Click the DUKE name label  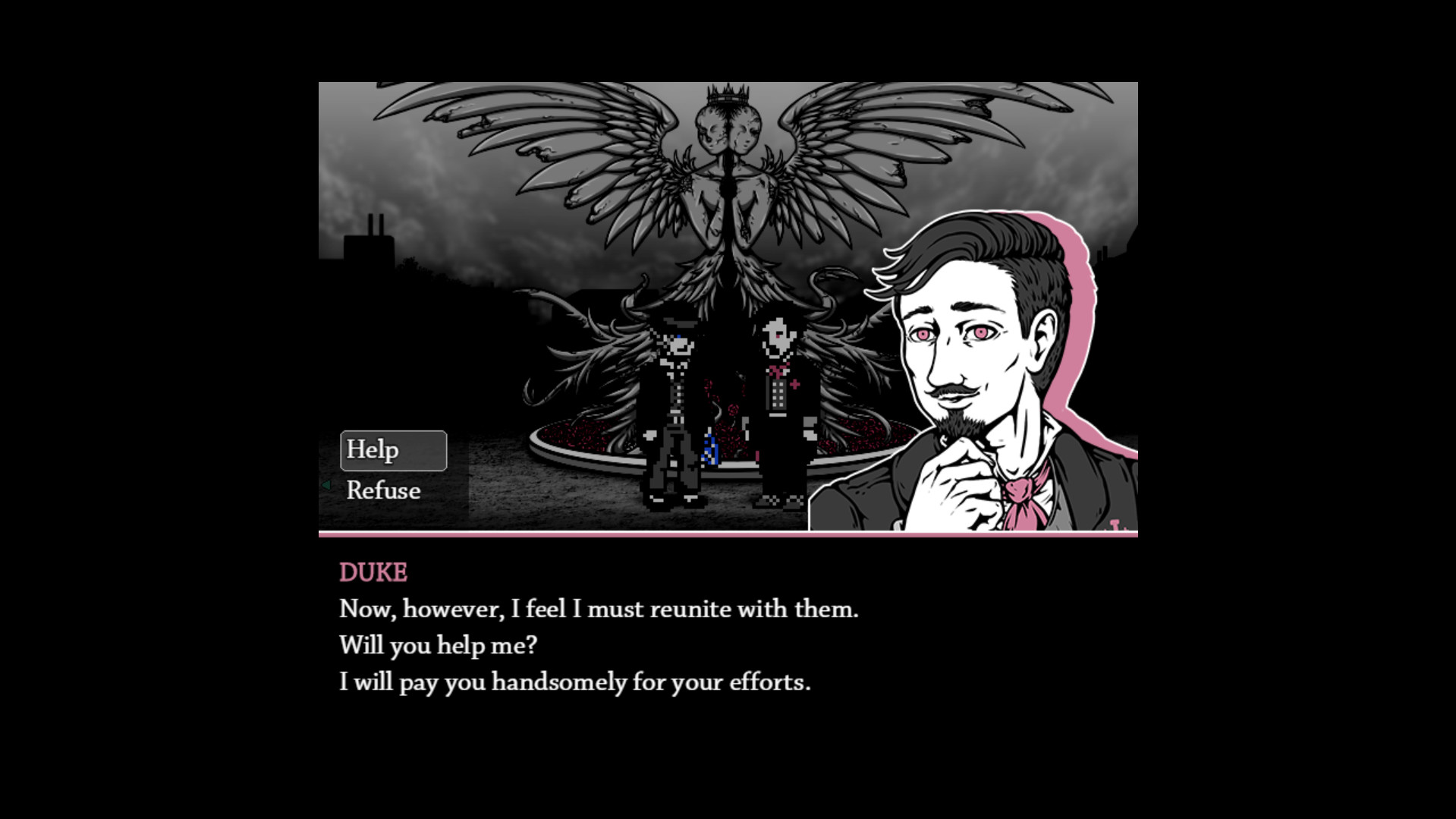click(x=372, y=573)
